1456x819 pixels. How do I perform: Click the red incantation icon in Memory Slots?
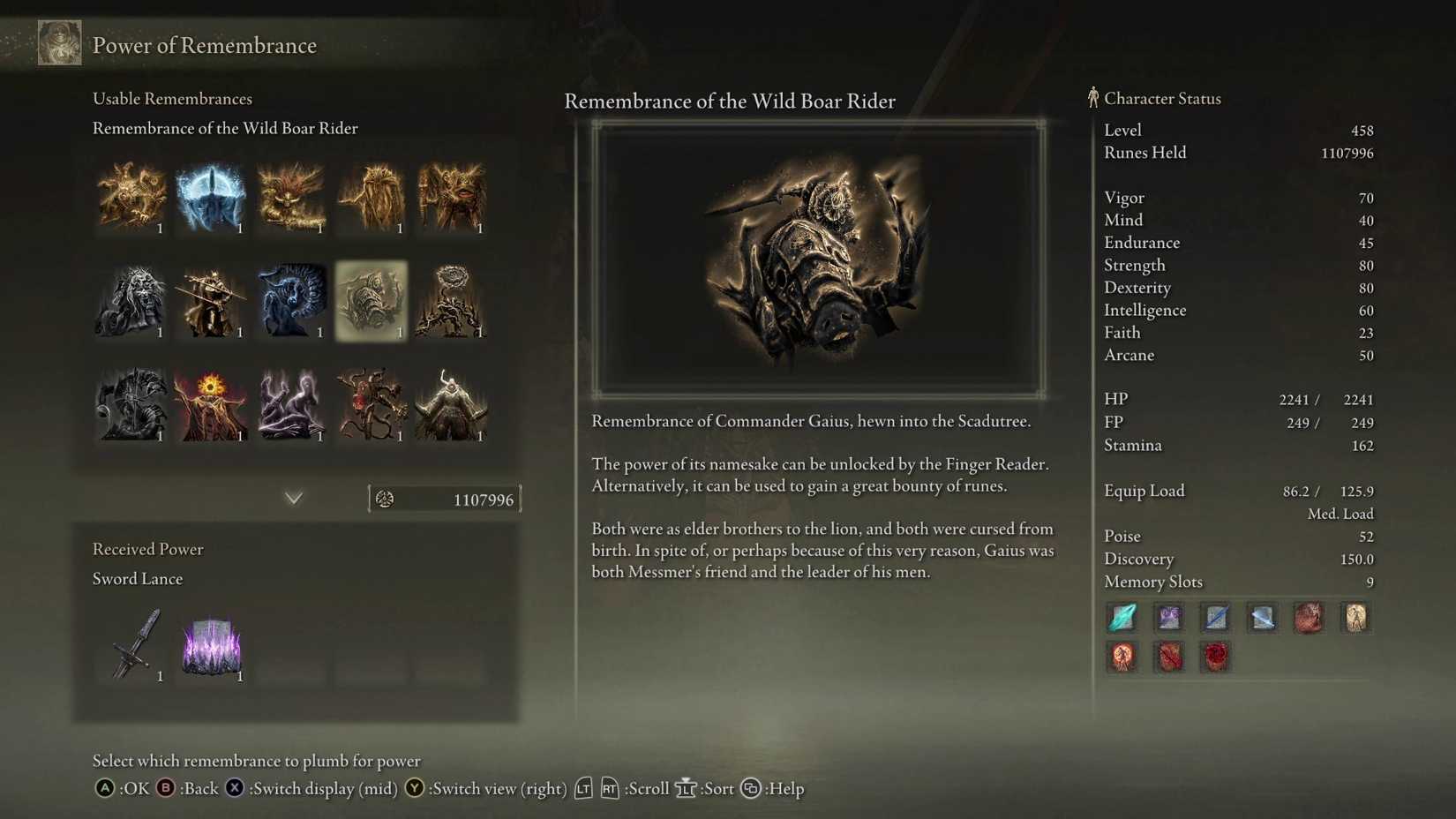pyautogui.click(x=1215, y=657)
